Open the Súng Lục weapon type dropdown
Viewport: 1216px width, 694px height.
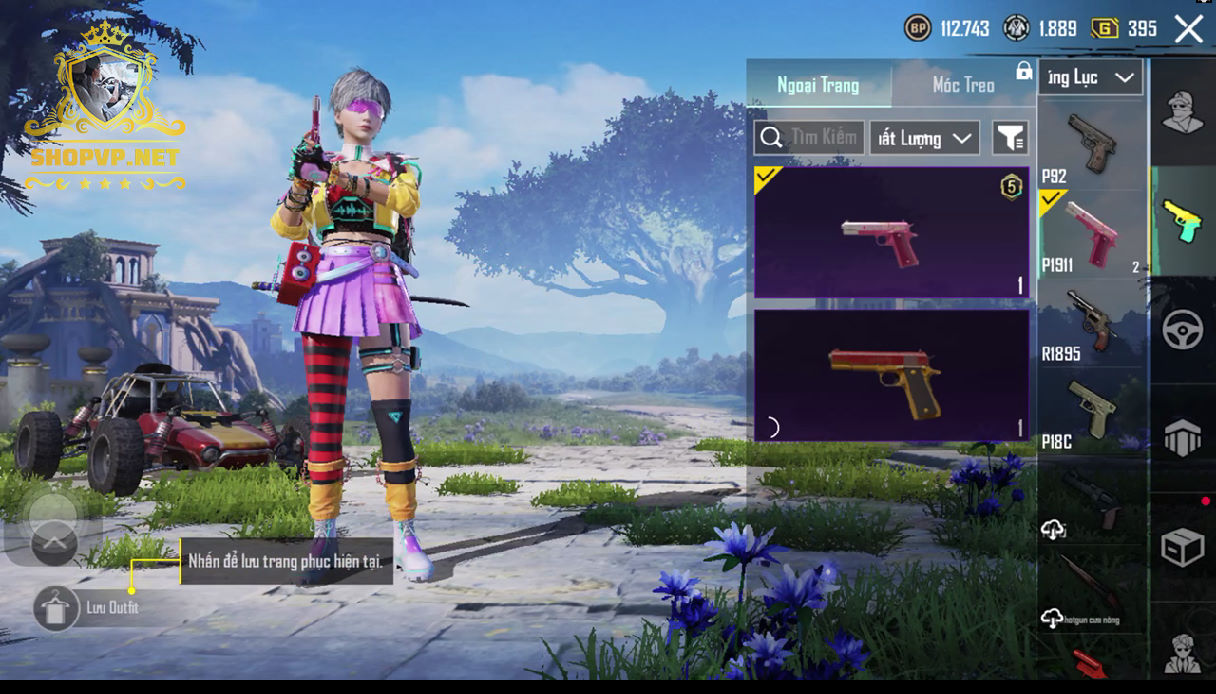[1090, 77]
